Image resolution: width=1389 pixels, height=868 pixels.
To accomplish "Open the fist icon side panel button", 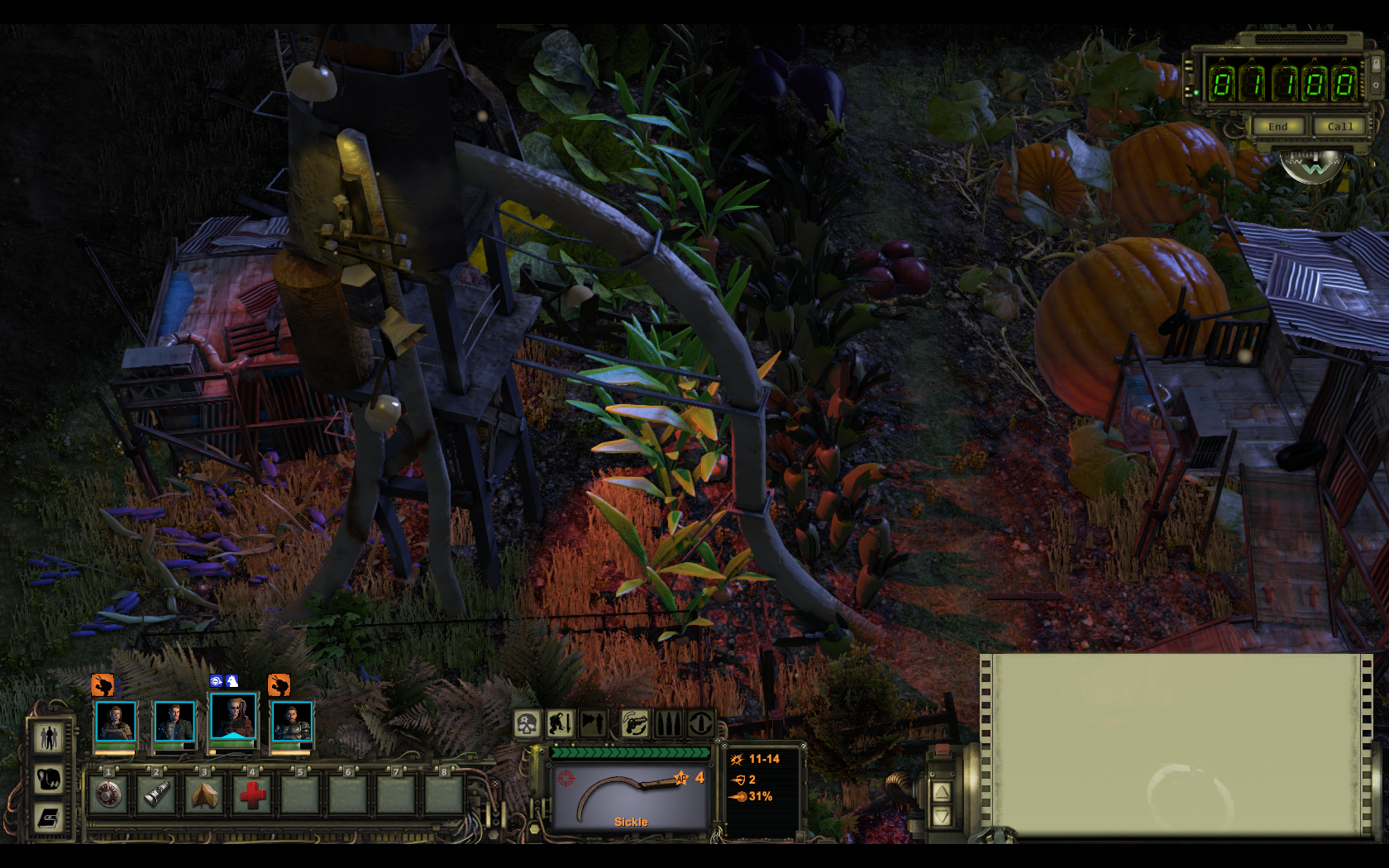I will click(x=49, y=778).
